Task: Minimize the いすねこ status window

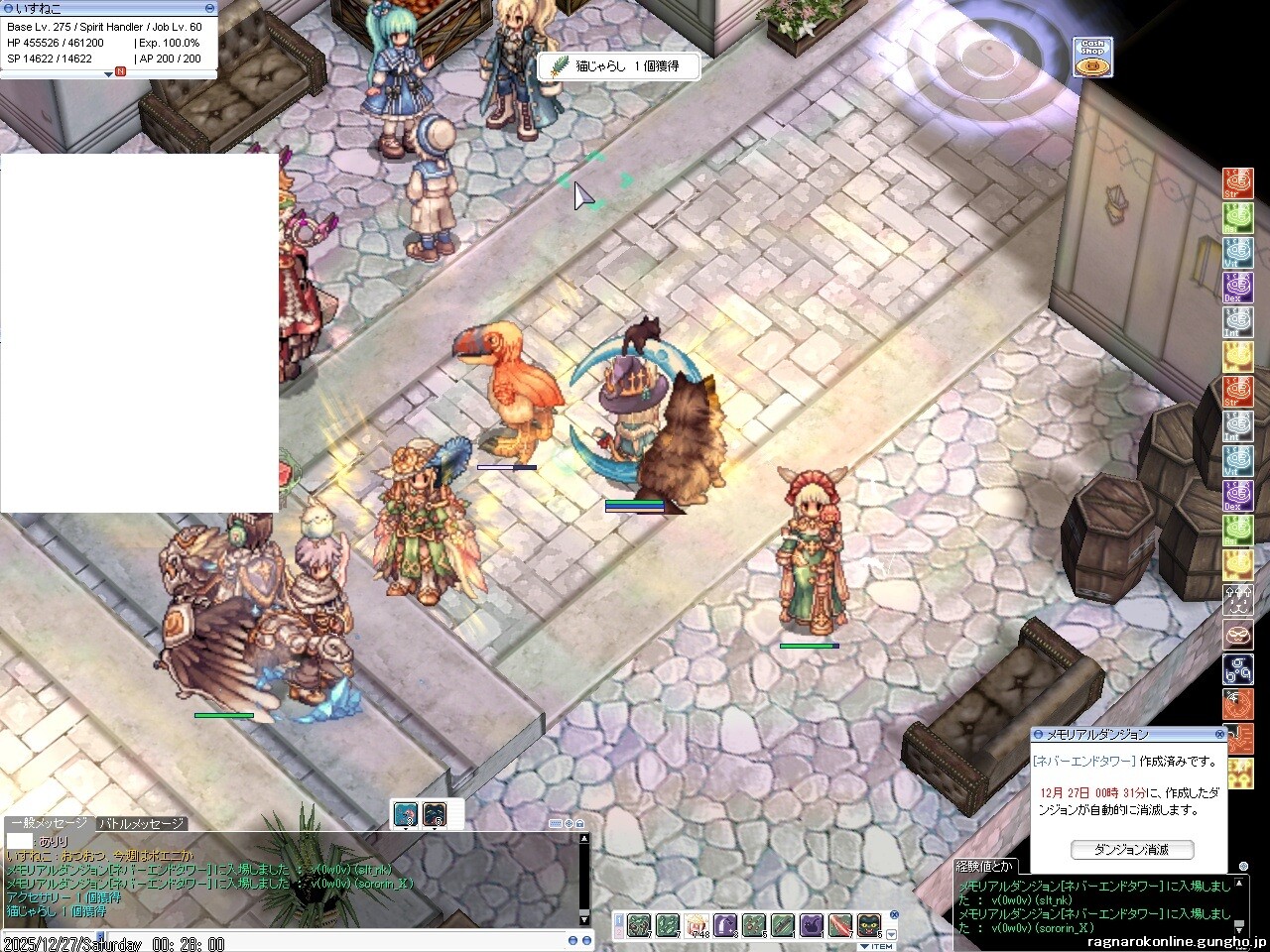Action: (209, 8)
